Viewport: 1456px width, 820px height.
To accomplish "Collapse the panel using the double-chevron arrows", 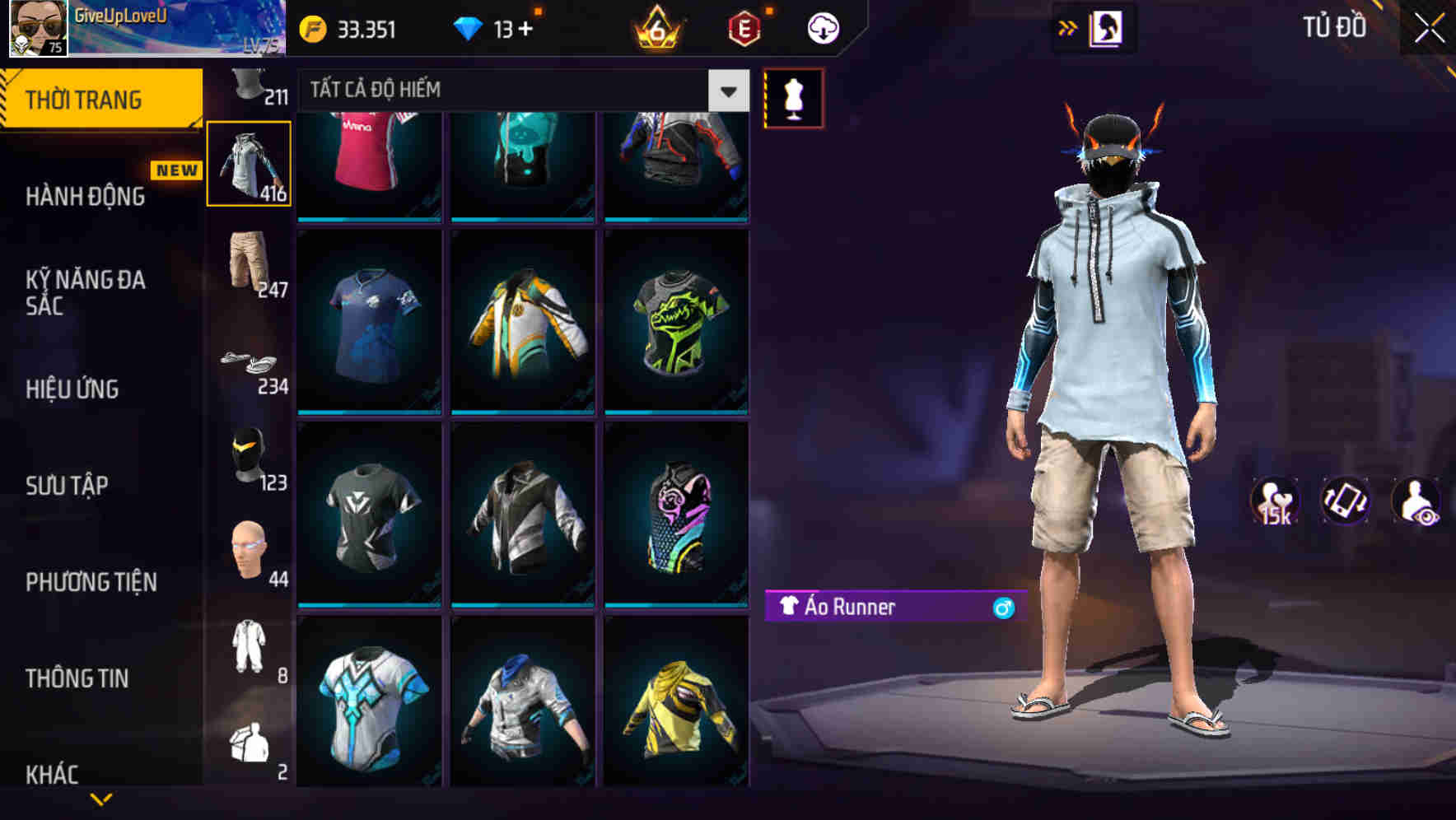I will [x=1068, y=27].
